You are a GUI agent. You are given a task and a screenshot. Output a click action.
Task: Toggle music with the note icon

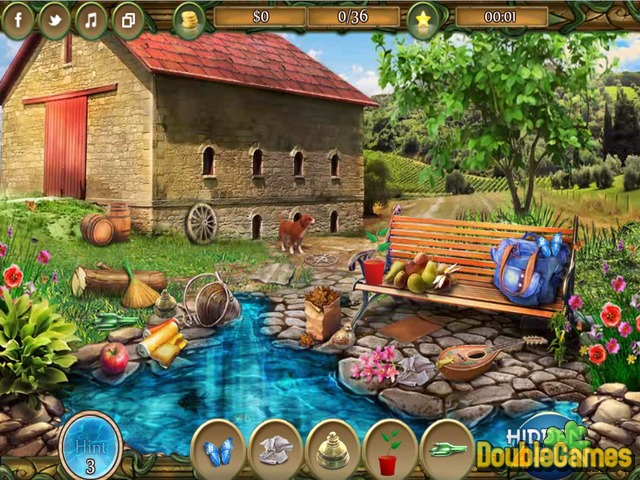(x=91, y=19)
